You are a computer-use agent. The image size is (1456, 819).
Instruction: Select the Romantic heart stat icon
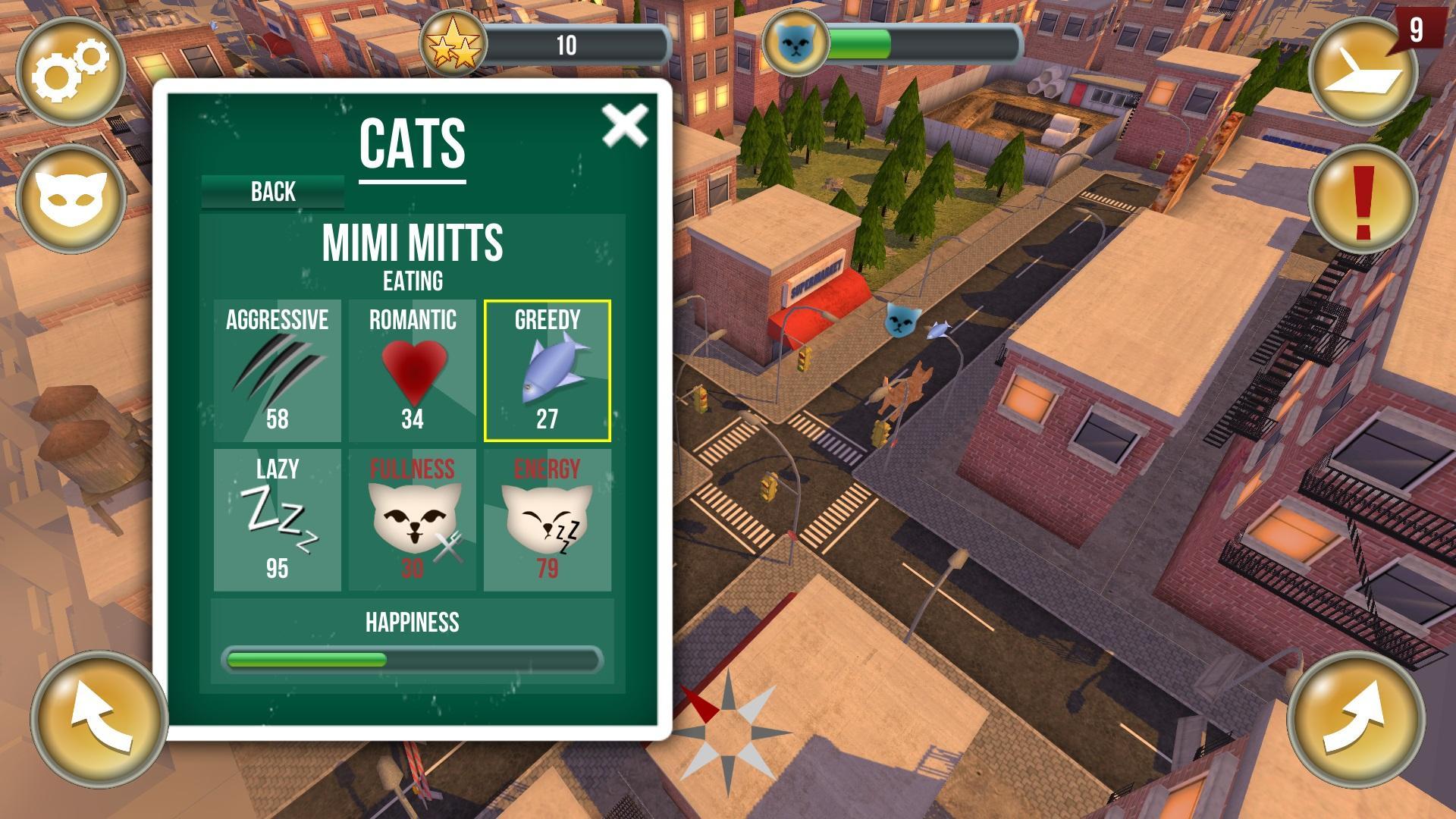click(413, 372)
